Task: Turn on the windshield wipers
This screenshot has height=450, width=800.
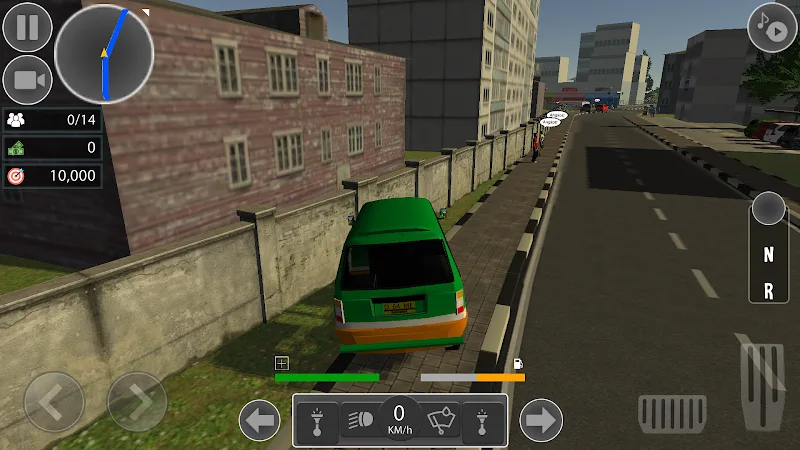Action: [440, 420]
